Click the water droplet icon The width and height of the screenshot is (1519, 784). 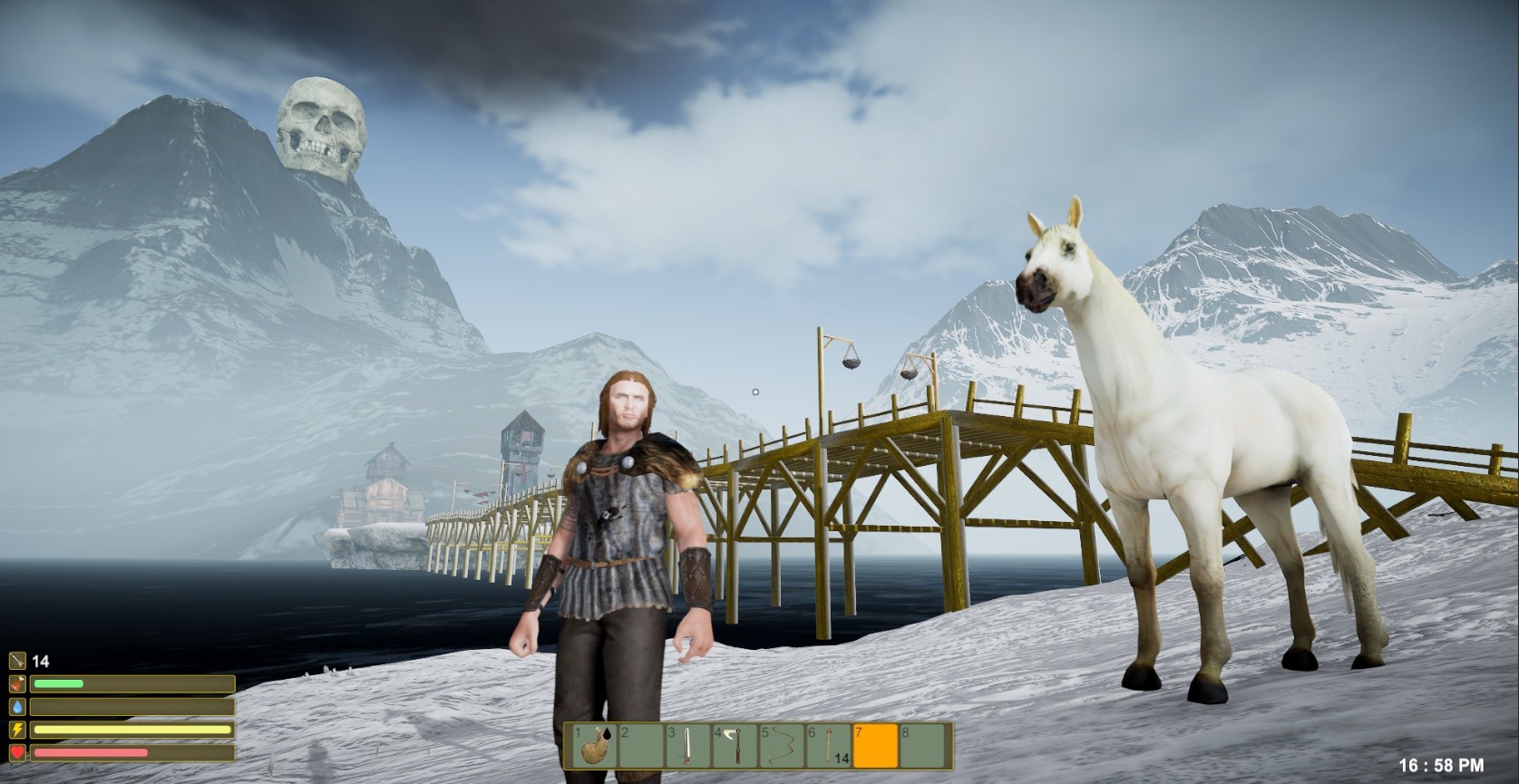[x=17, y=707]
